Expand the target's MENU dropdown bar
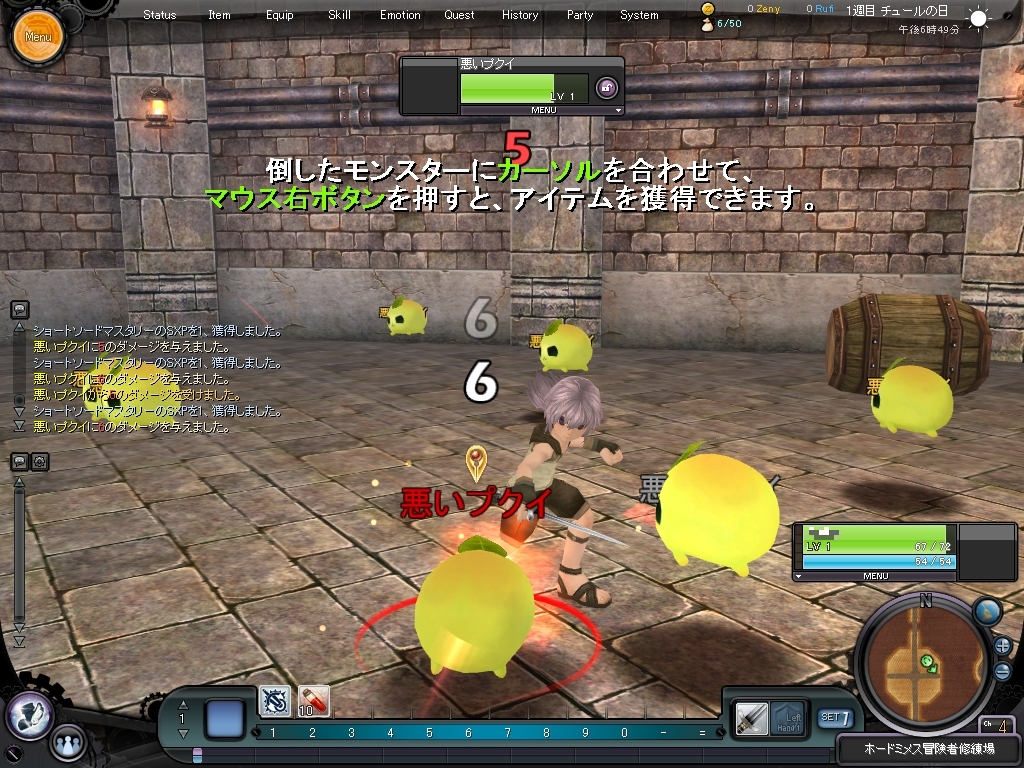This screenshot has height=768, width=1024. click(543, 110)
